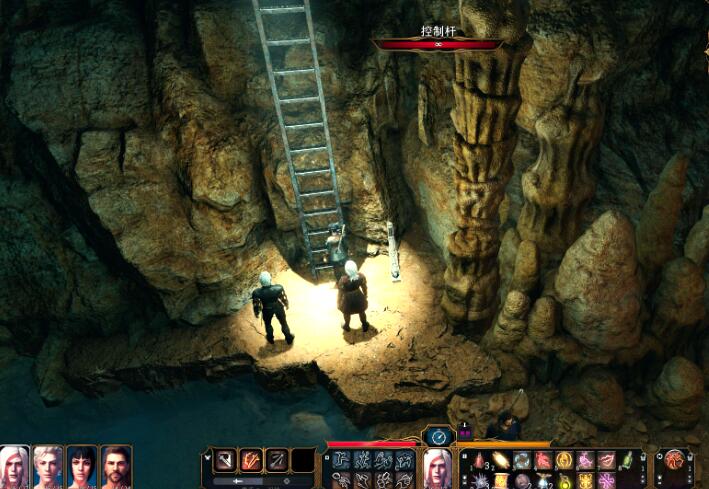Select the bearded companion portrait
709x489 pixels.
tap(116, 465)
